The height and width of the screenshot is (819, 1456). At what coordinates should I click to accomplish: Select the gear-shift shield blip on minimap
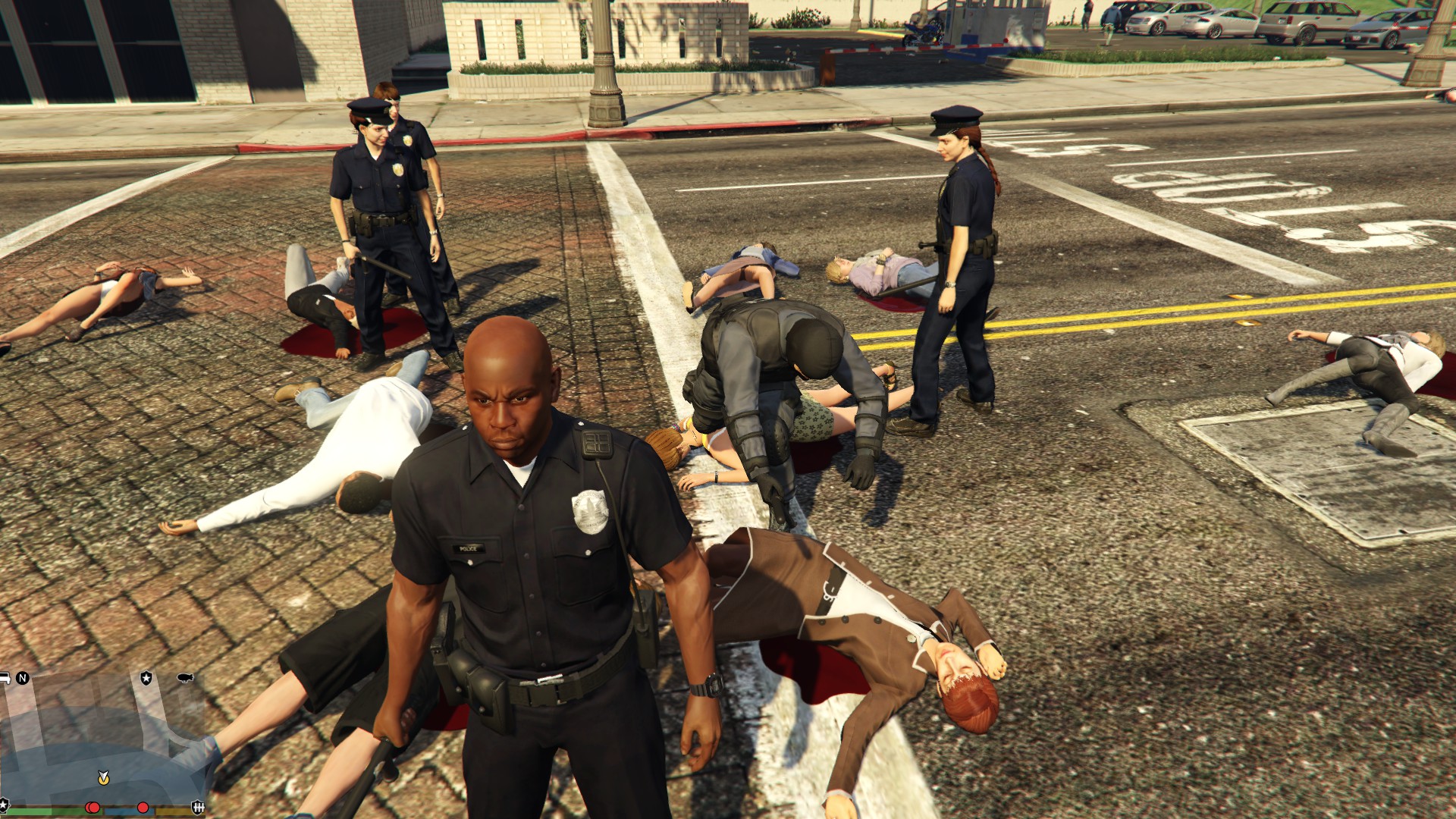click(x=198, y=807)
